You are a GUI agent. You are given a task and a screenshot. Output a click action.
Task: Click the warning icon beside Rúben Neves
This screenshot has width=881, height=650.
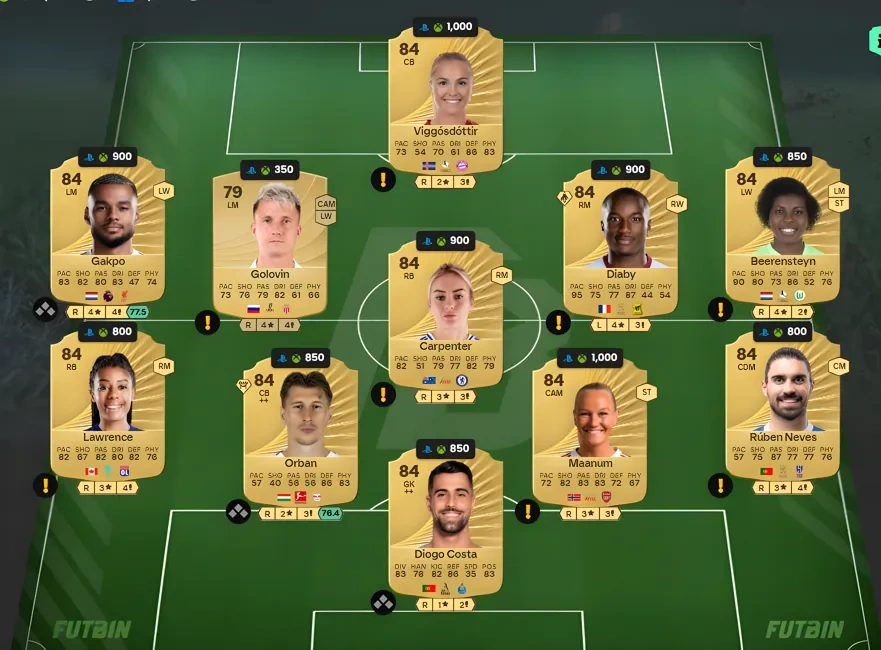[x=720, y=486]
